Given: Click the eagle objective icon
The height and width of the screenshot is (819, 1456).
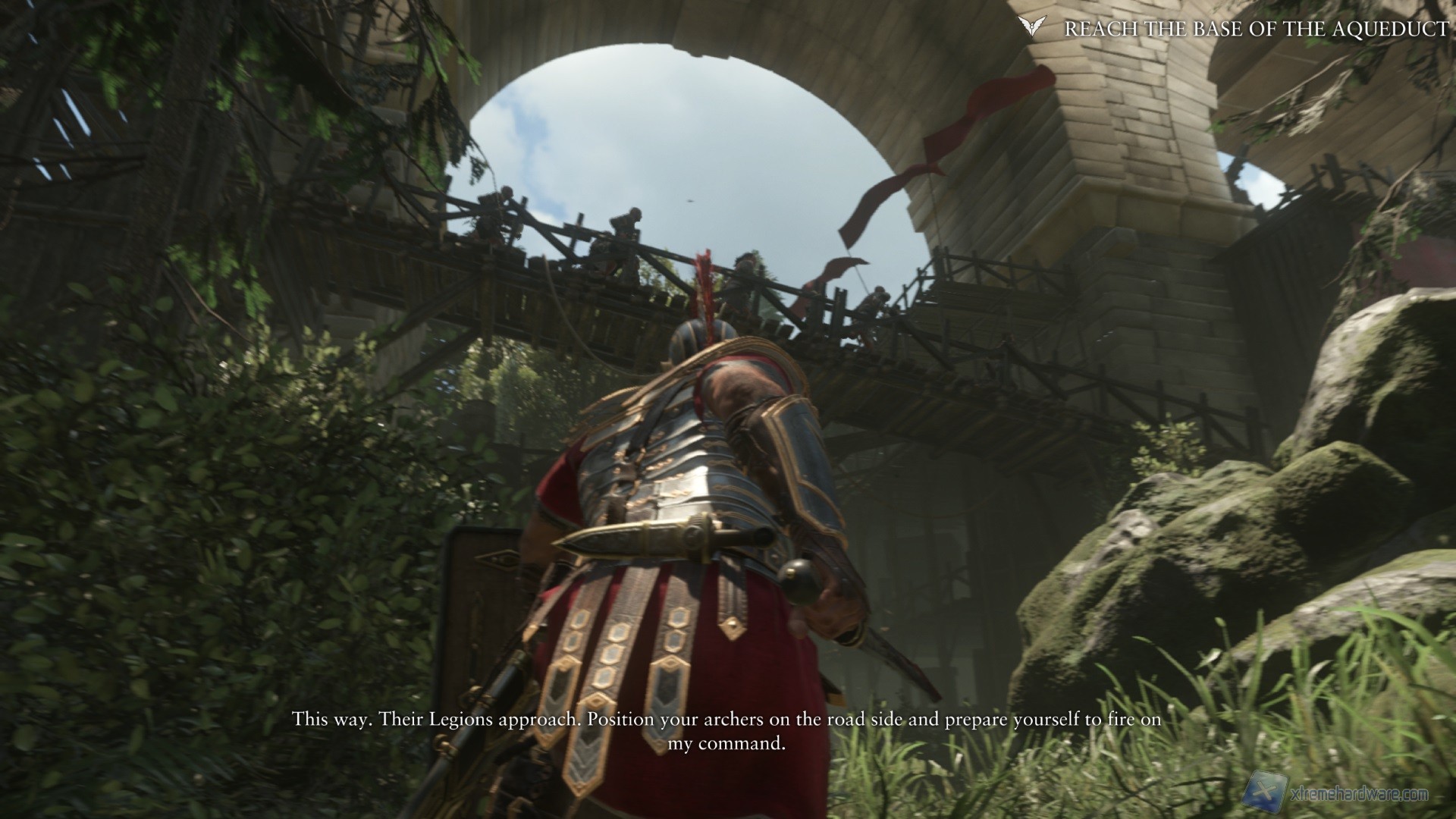Looking at the screenshot, I should click(x=1028, y=27).
